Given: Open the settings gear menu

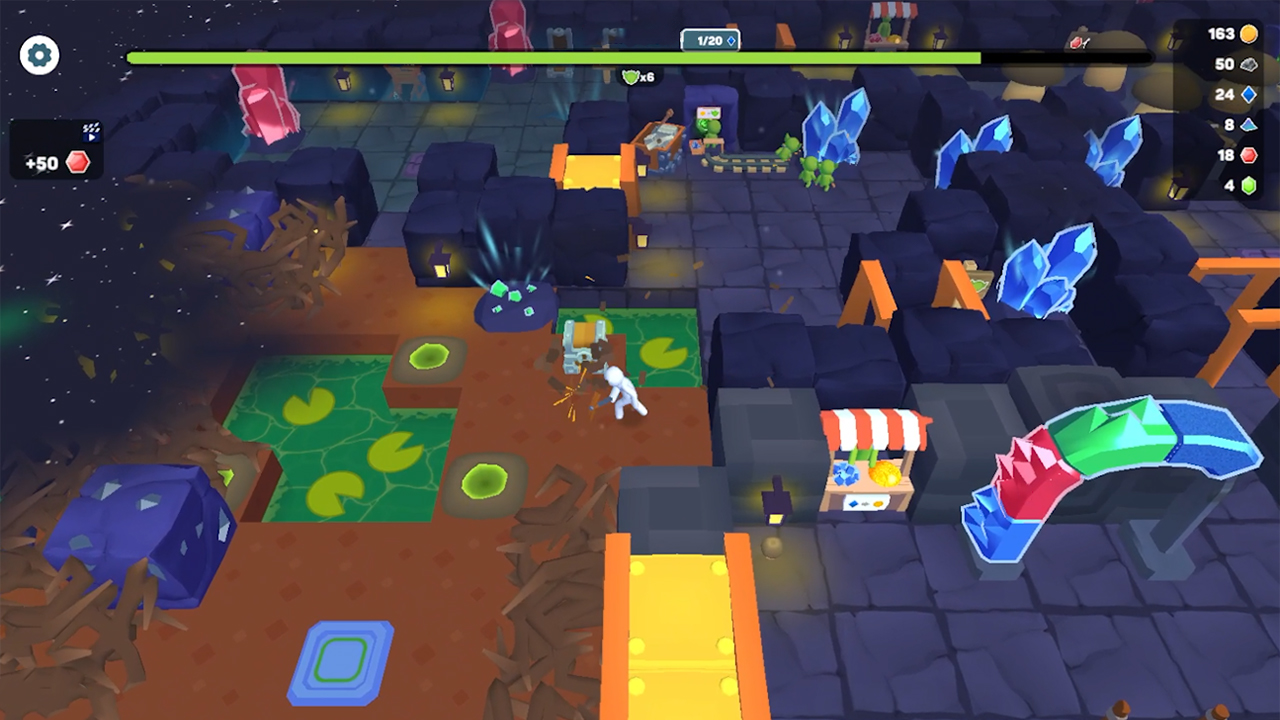Looking at the screenshot, I should (x=39, y=55).
